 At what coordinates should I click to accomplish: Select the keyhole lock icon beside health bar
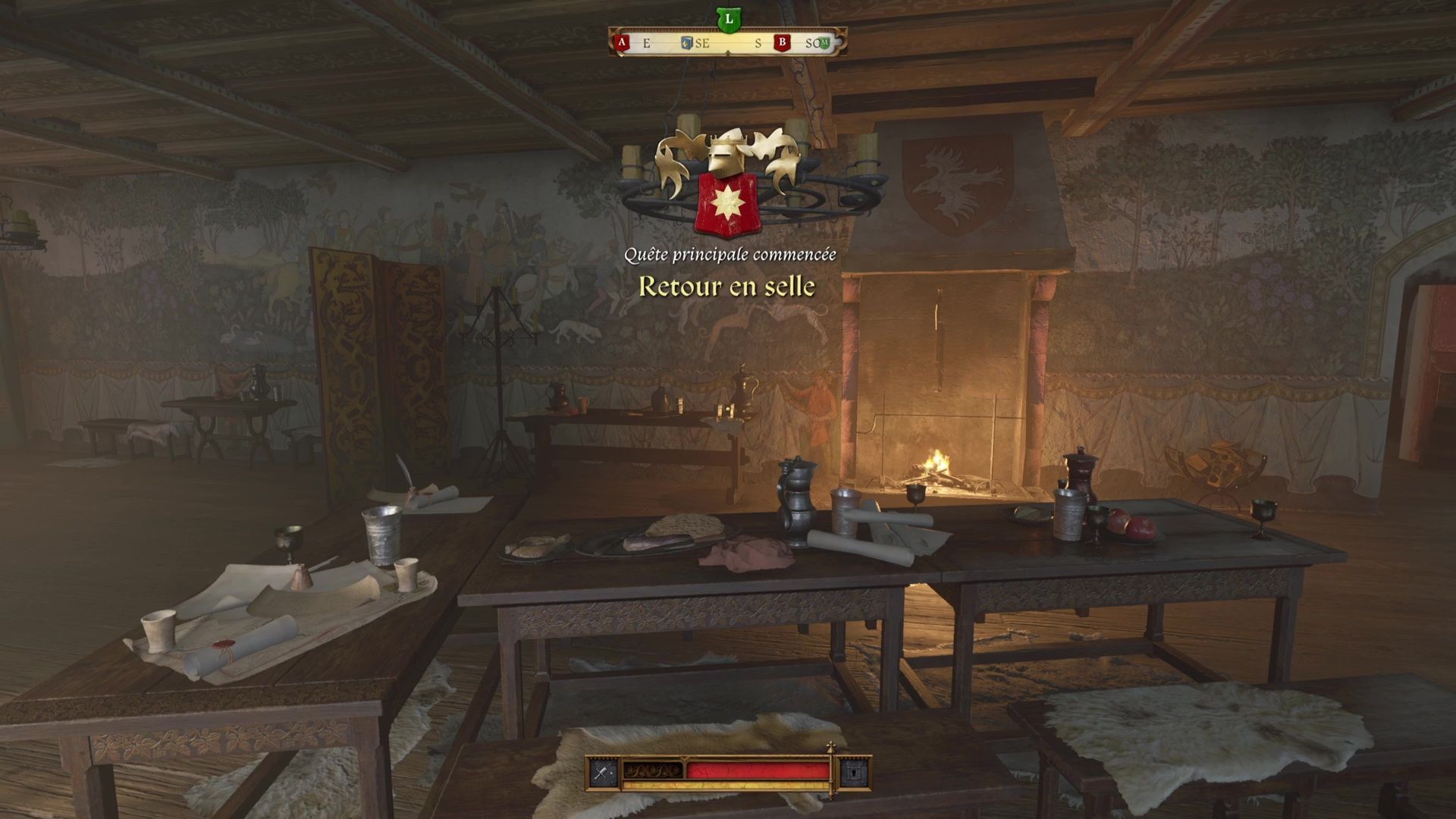pyautogui.click(x=855, y=773)
